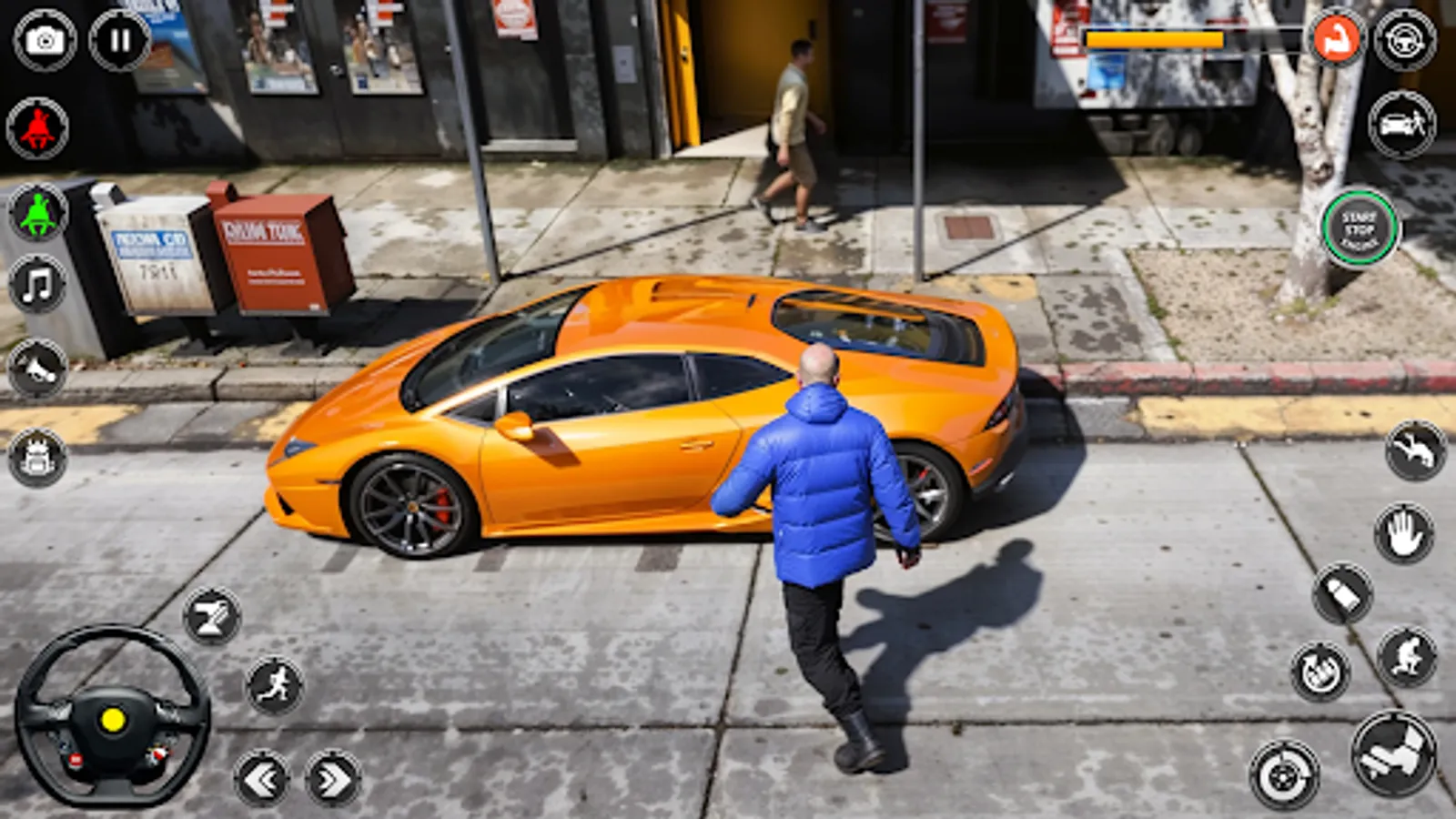Pause the game
The image size is (1456, 819).
[118, 41]
